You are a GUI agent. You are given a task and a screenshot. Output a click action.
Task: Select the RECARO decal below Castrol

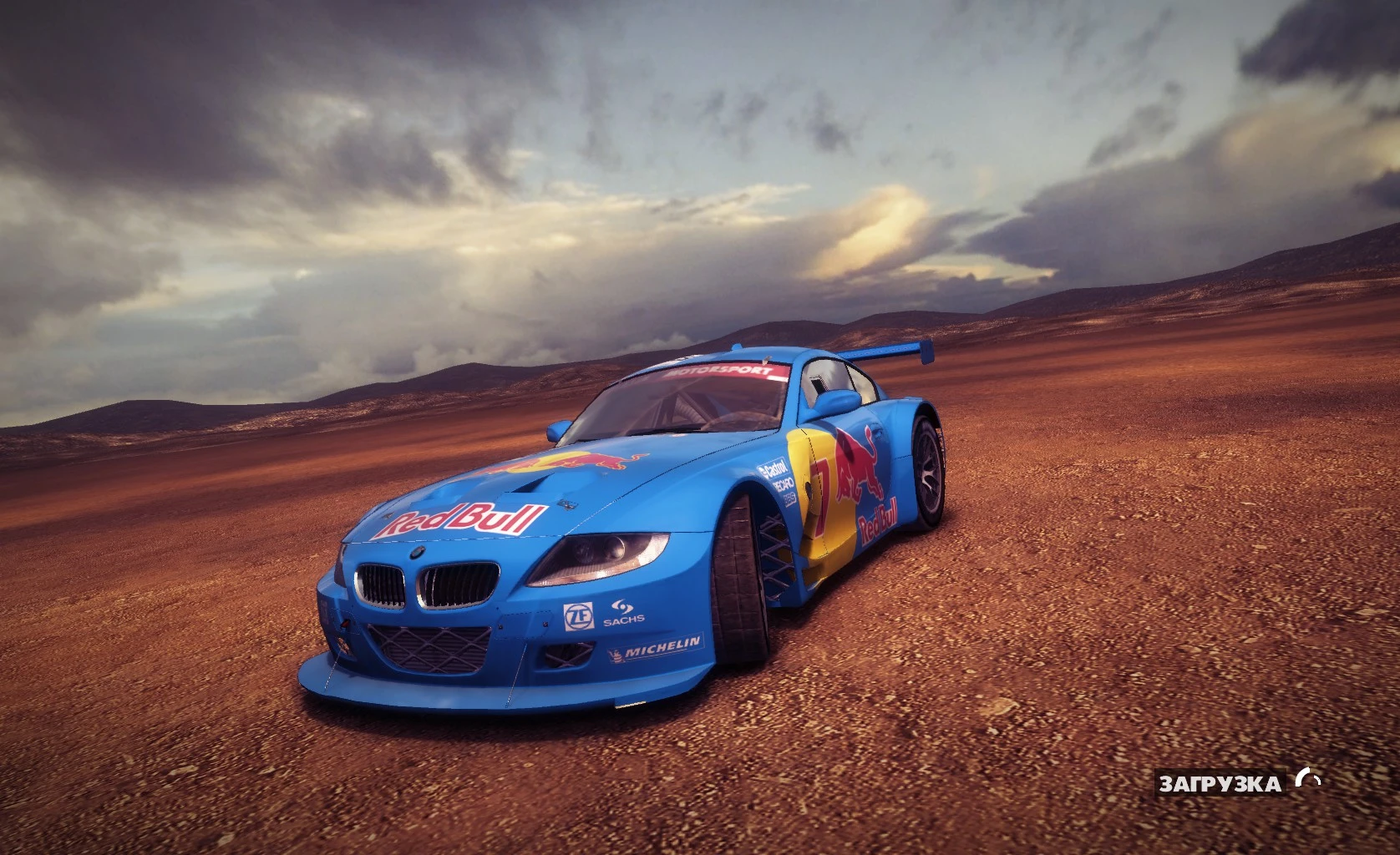pos(784,485)
